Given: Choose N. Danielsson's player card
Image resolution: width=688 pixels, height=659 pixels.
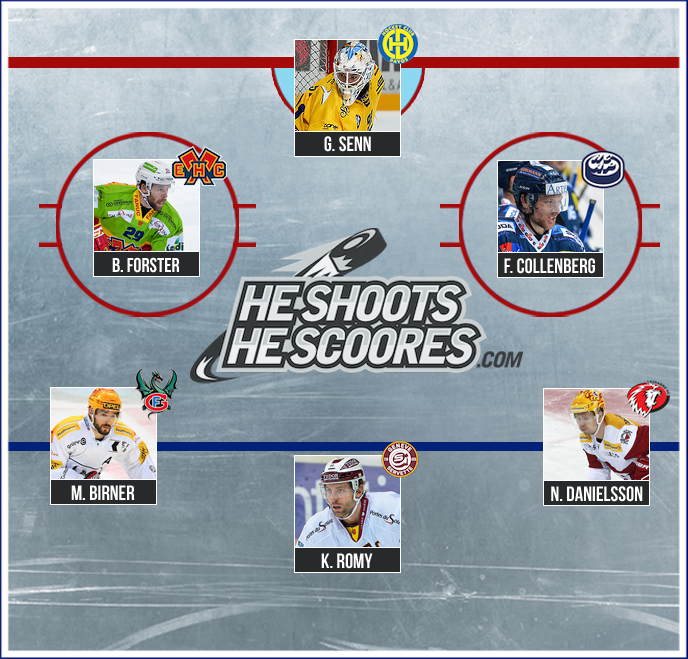Looking at the screenshot, I should pos(596,446).
